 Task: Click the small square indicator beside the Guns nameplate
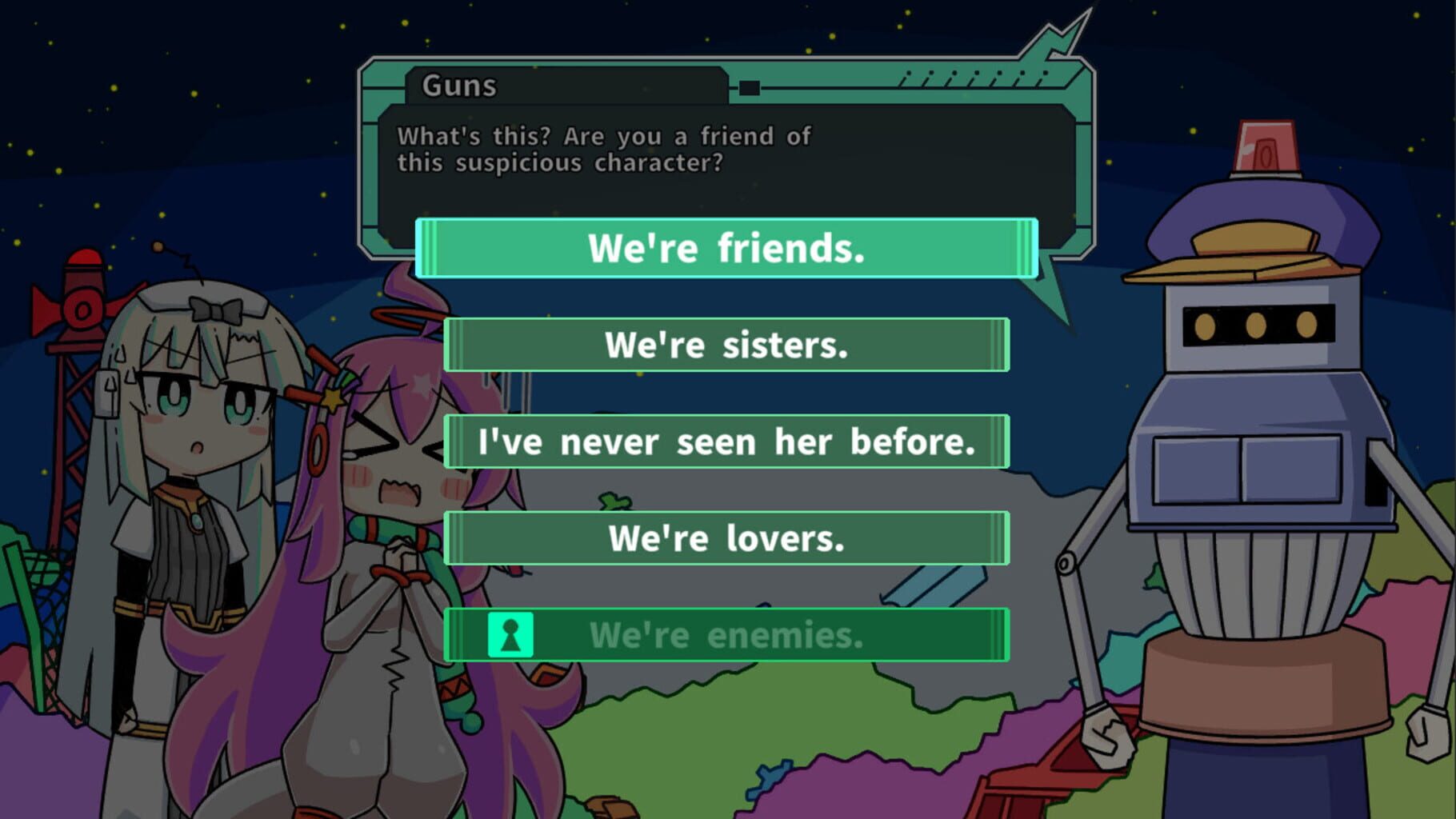click(749, 89)
